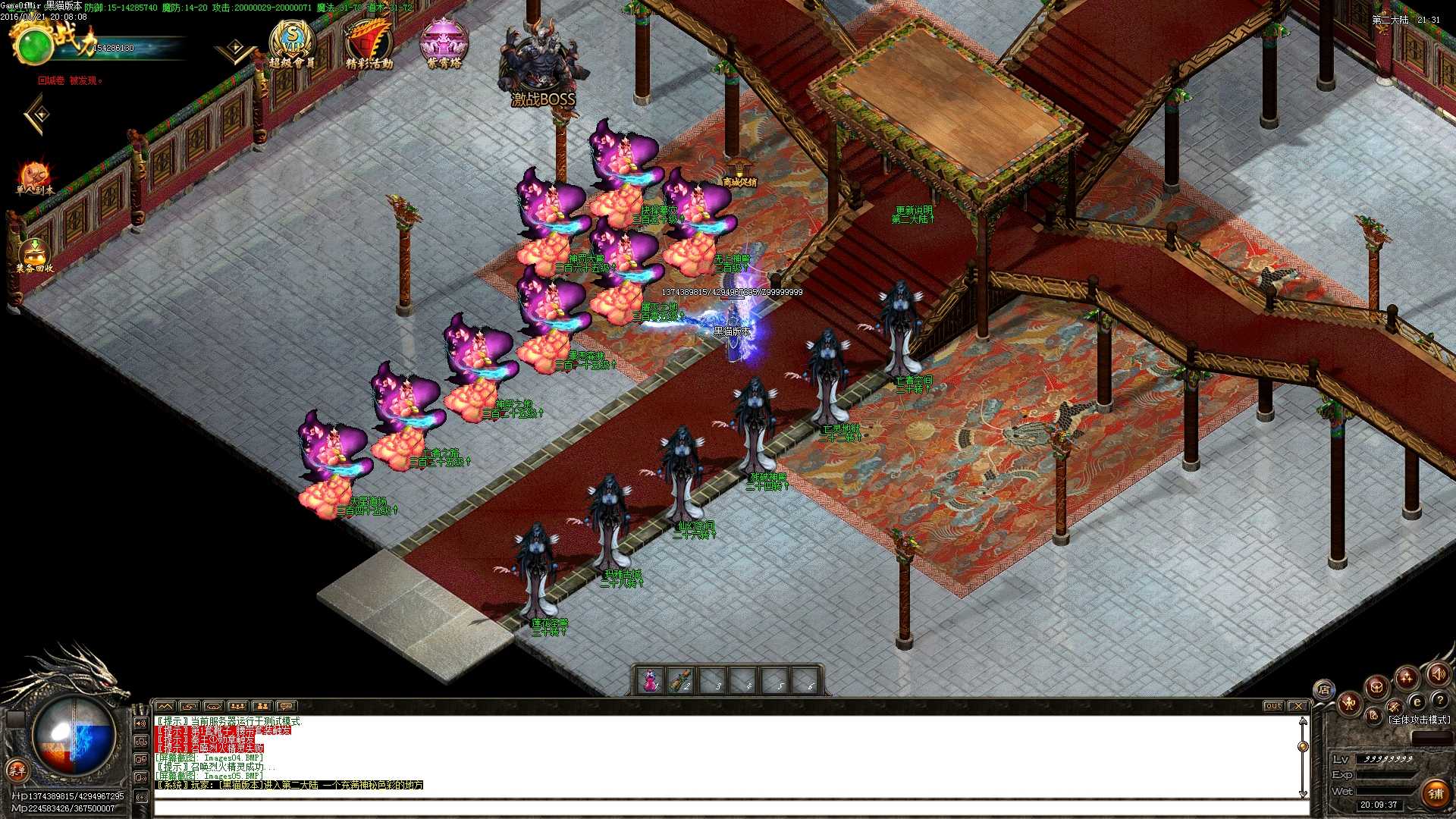Toggle the 全体攻击模式 attack mode
Viewport: 1456px width, 819px height.
coord(1419,718)
